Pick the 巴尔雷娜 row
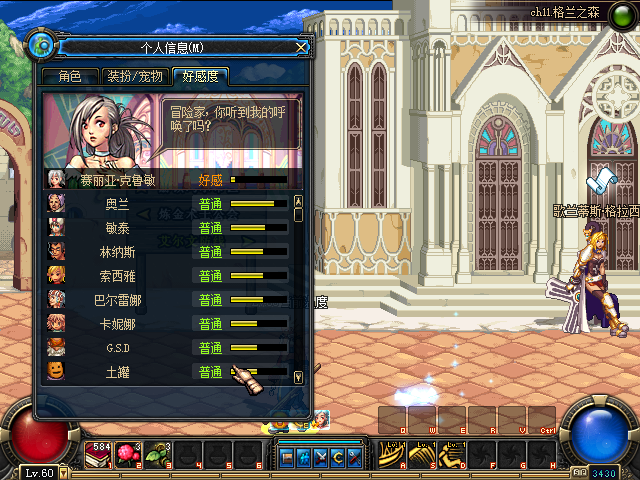The height and width of the screenshot is (480, 640). pyautogui.click(x=117, y=299)
